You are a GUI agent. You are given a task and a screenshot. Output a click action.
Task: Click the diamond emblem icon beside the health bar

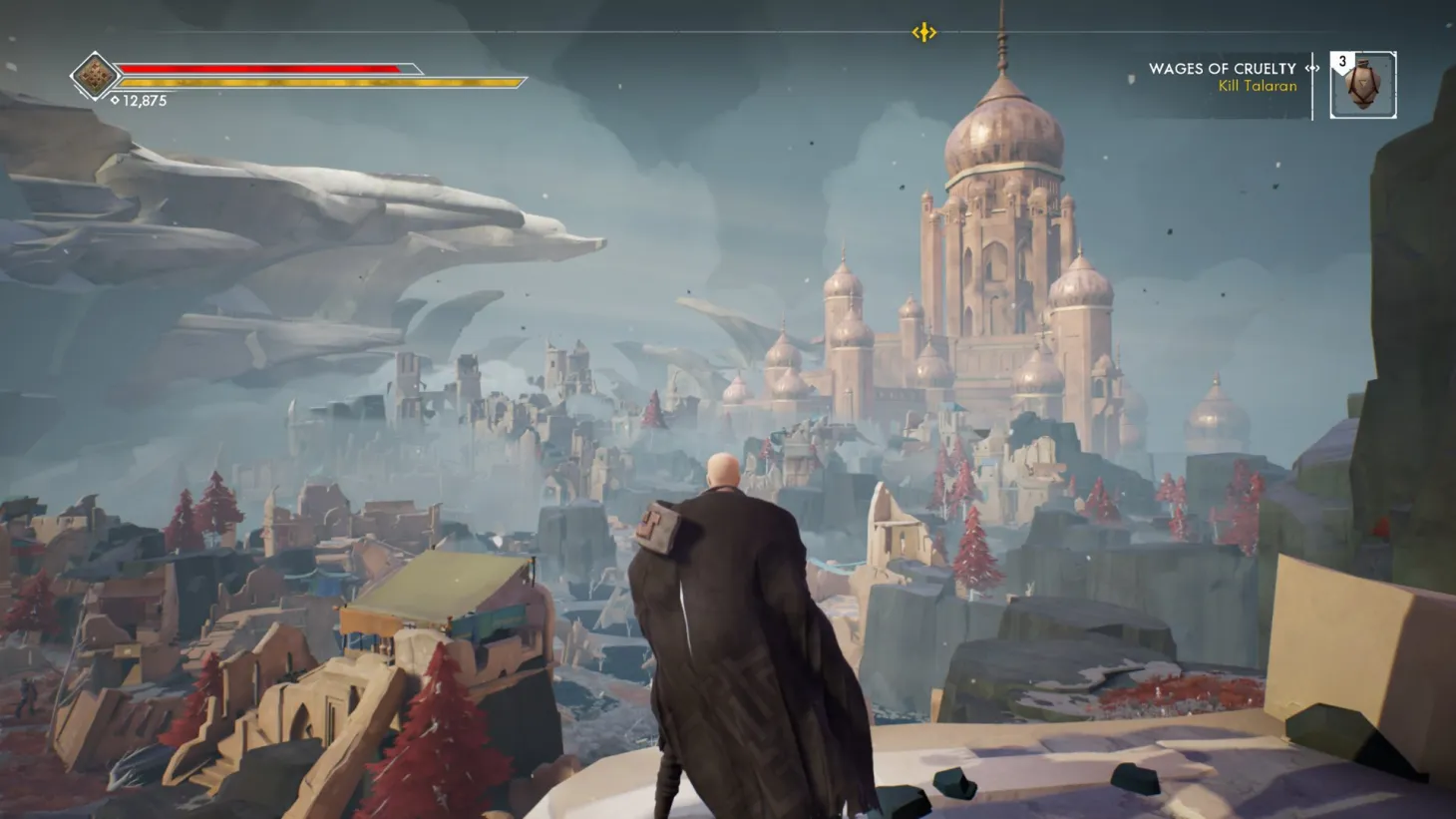(x=93, y=73)
